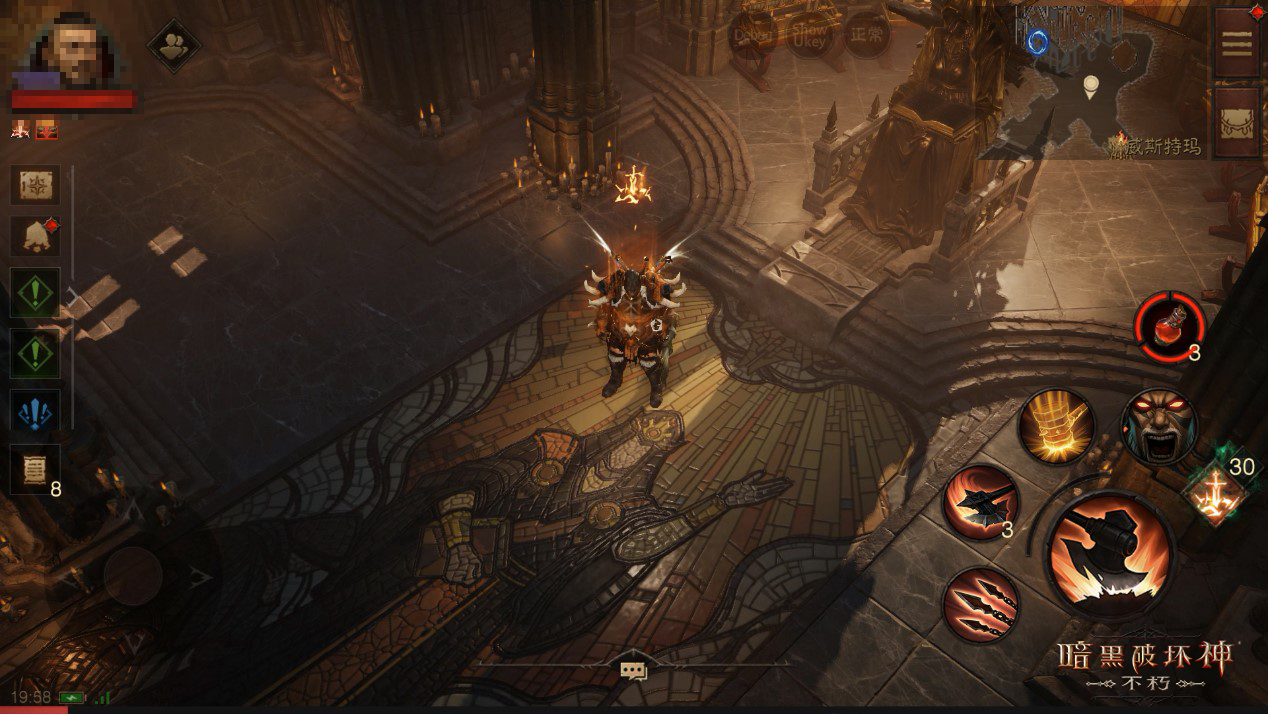1268x714 pixels.
Task: Open the chat bubble at bottom
Action: (x=633, y=671)
